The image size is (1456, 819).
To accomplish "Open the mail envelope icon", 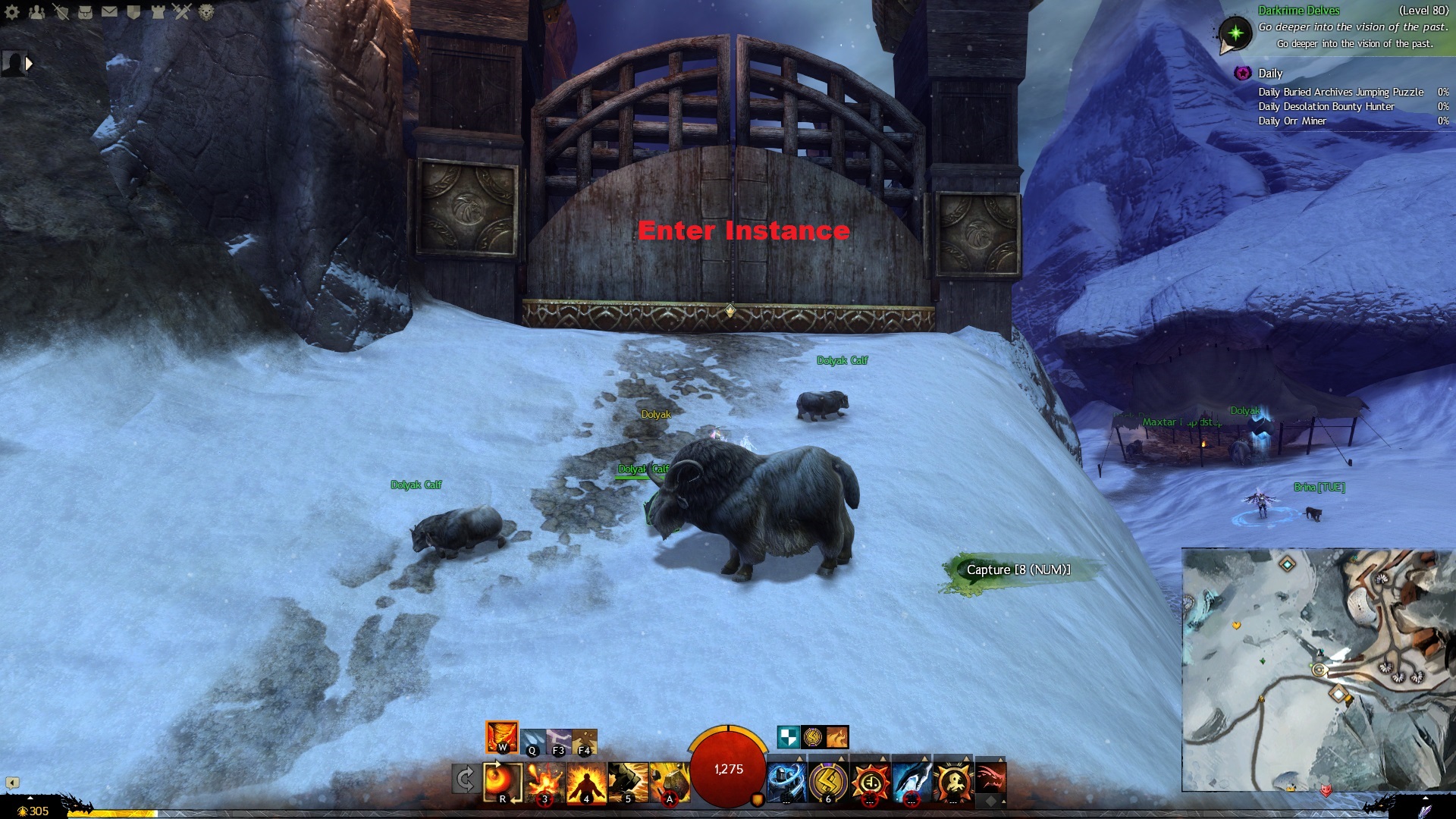I will (x=110, y=12).
